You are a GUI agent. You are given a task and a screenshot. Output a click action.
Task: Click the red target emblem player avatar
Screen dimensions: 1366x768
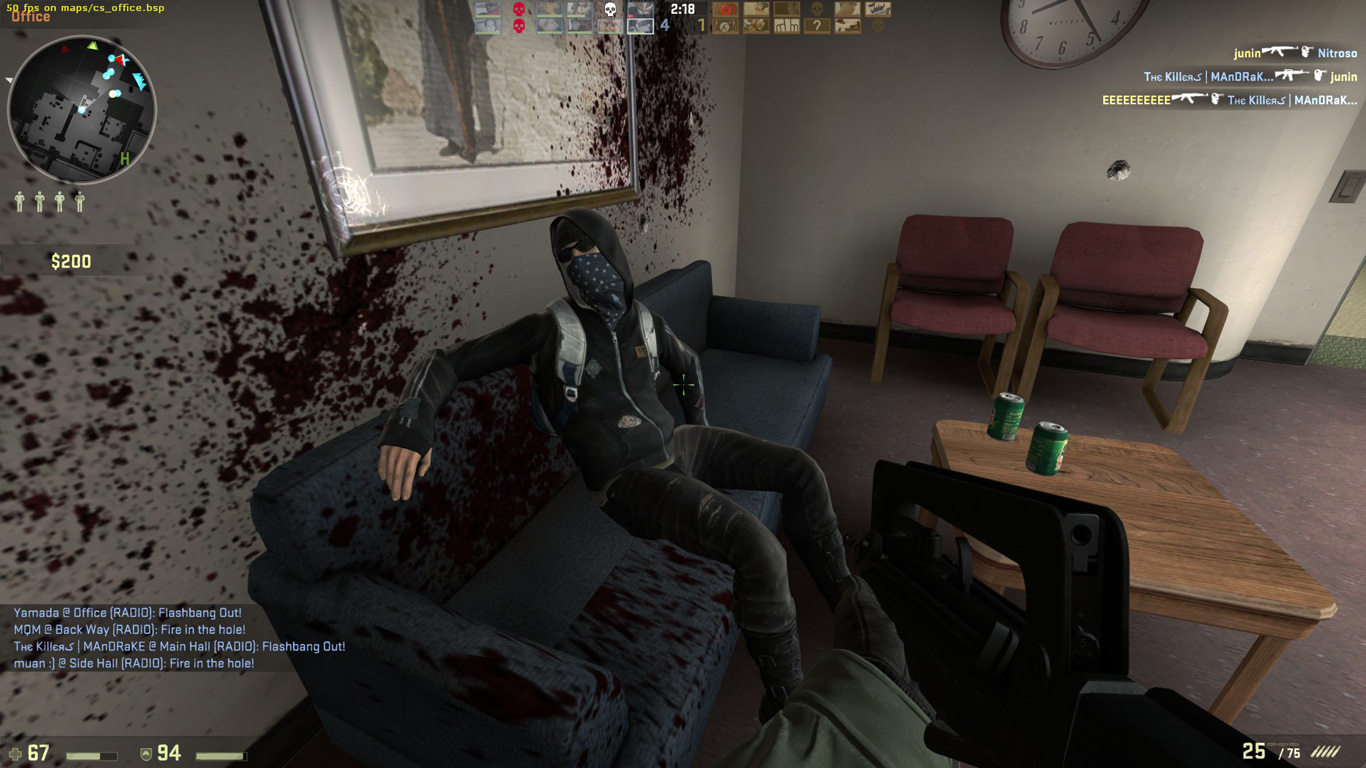click(x=726, y=10)
